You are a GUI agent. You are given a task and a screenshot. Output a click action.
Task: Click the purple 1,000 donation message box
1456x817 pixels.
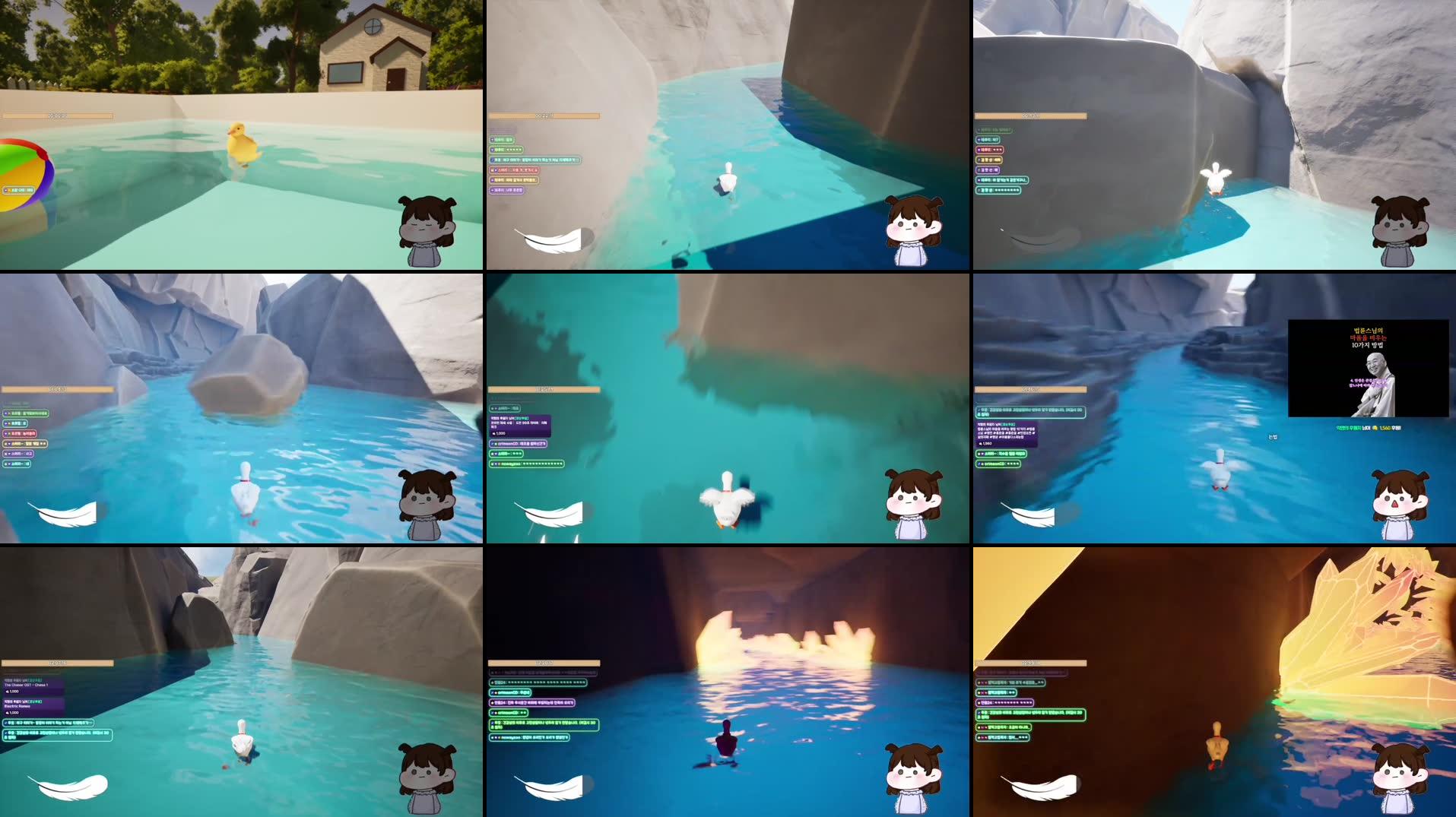(x=520, y=426)
